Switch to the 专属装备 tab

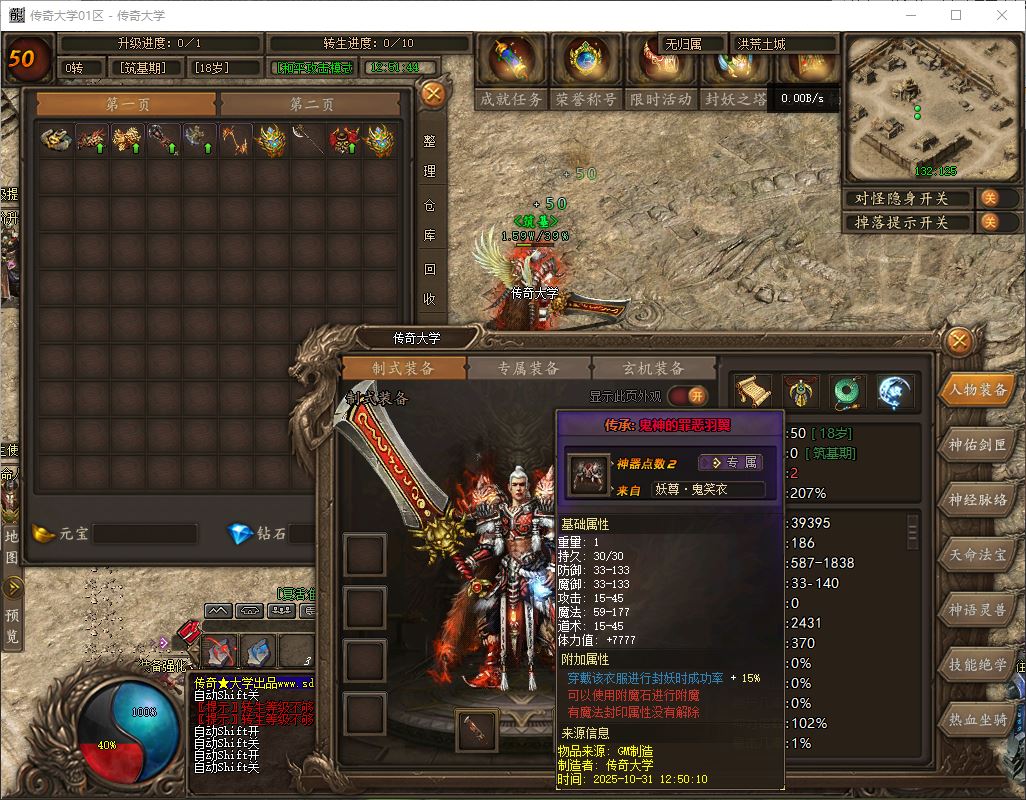528,369
